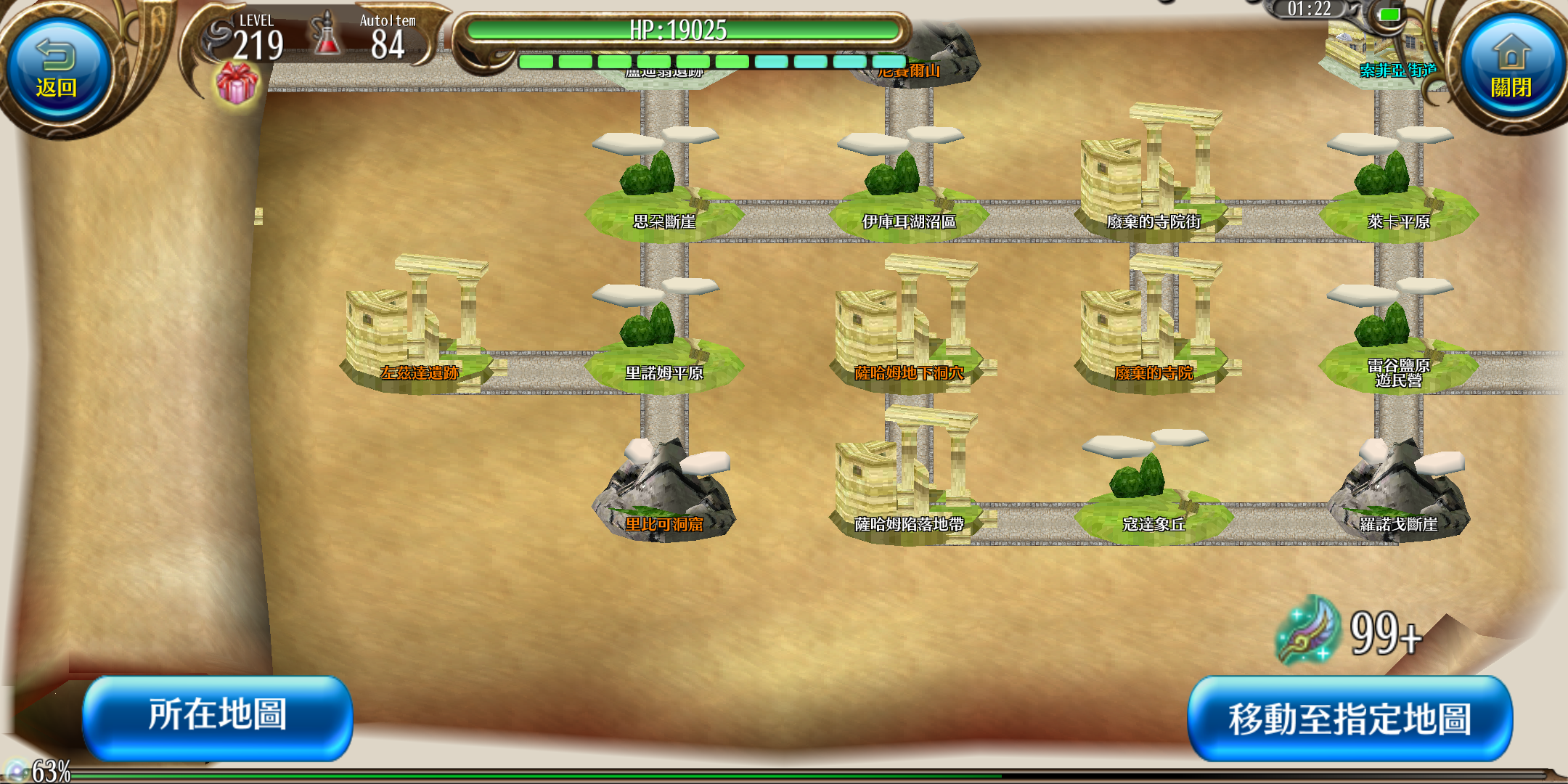Show the 所在地圖 current map
The height and width of the screenshot is (784, 1568).
click(218, 716)
